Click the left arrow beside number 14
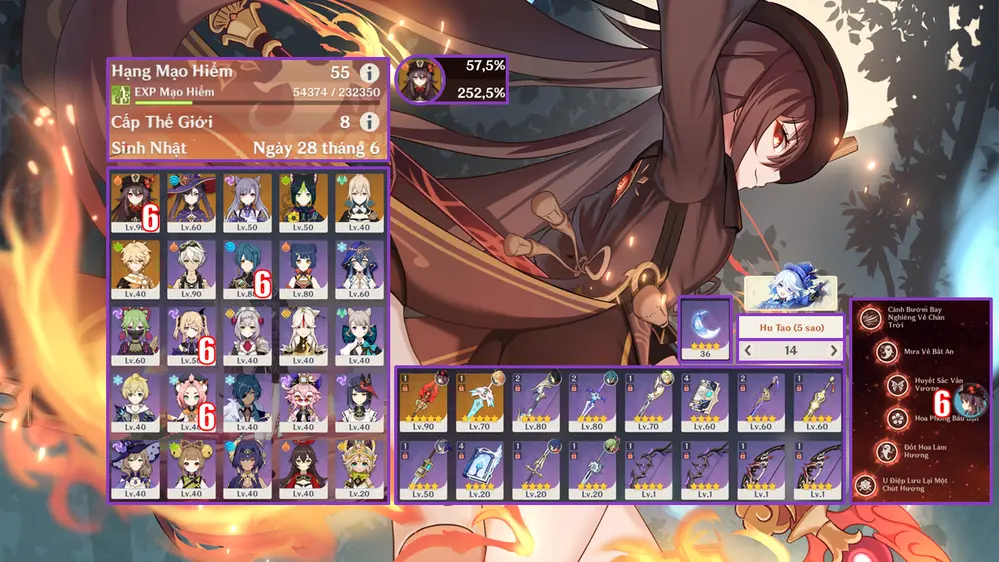This screenshot has width=999, height=562. [746, 351]
